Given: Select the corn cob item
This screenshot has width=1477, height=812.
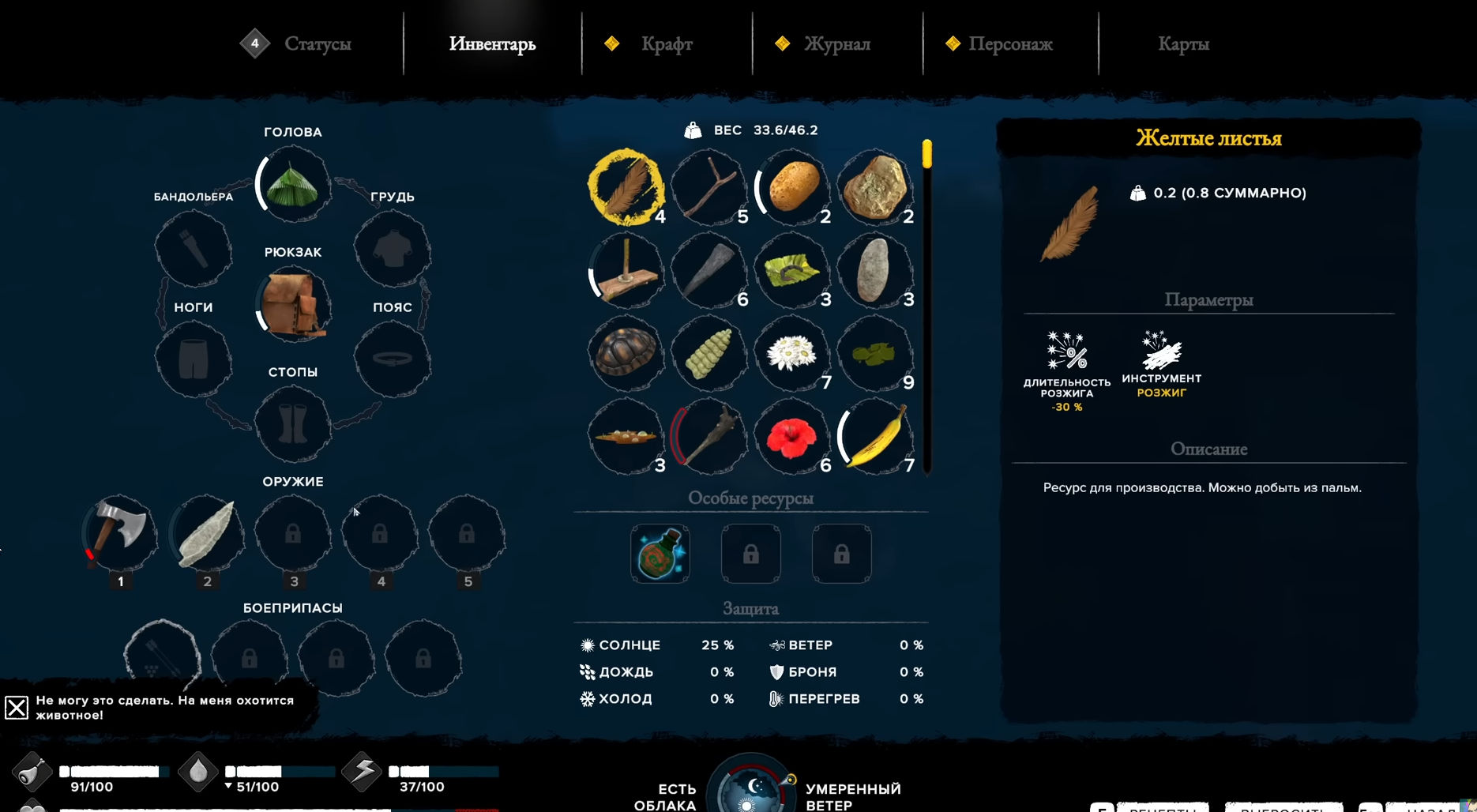Looking at the screenshot, I should 708,354.
